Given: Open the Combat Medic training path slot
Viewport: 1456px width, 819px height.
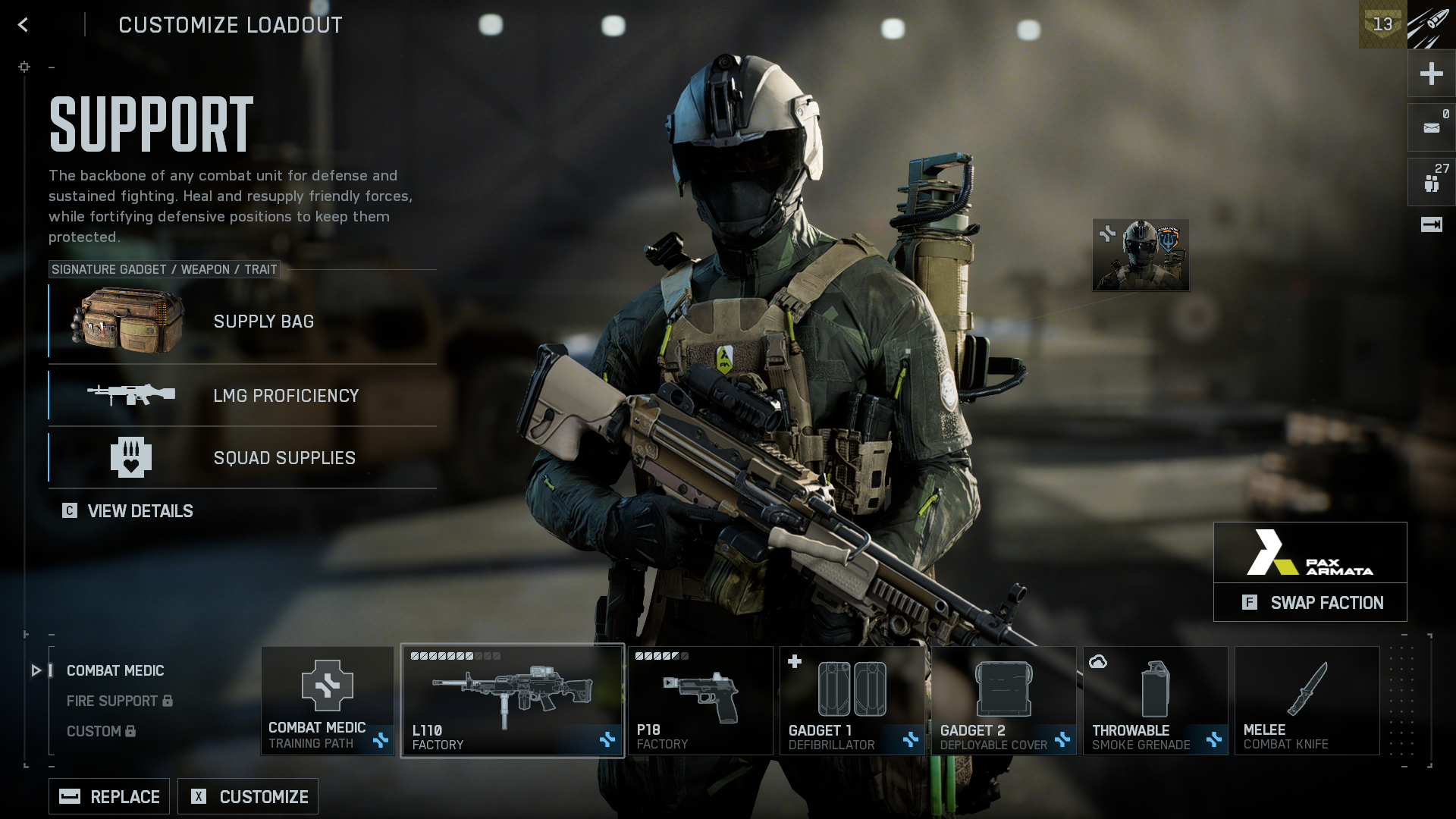Looking at the screenshot, I should pos(328,701).
